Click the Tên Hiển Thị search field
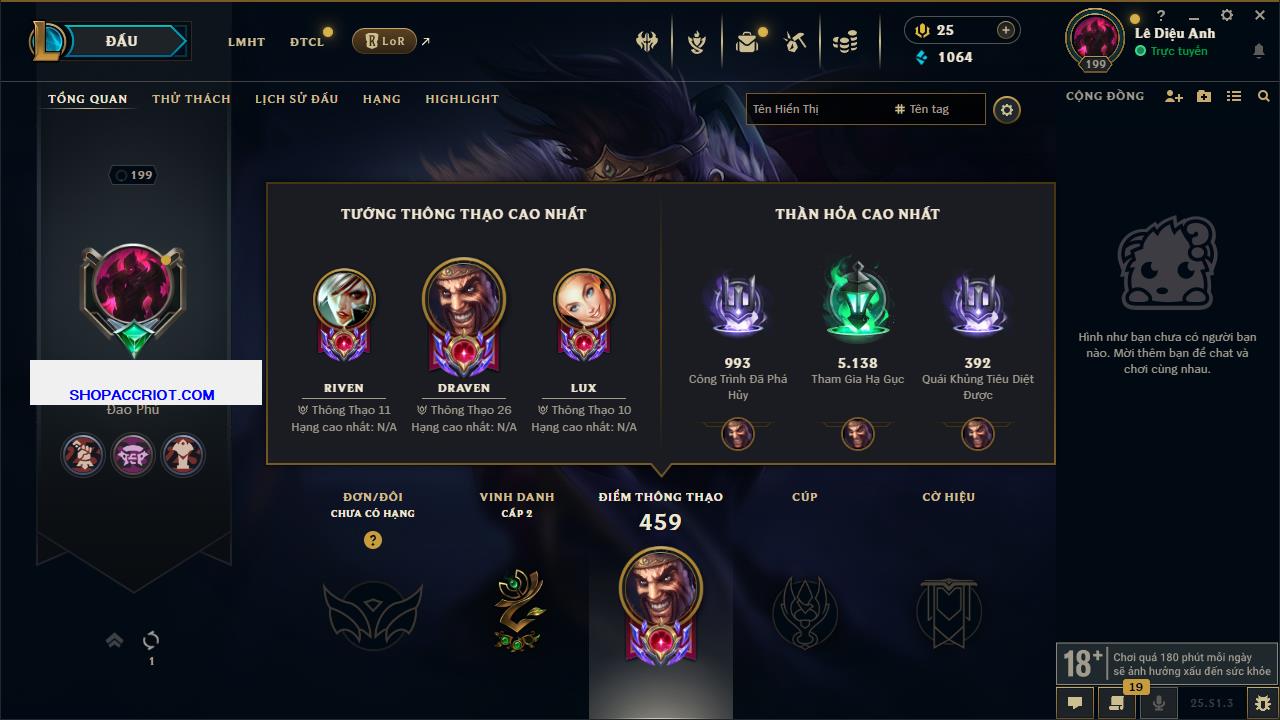This screenshot has height=720, width=1280. coord(815,109)
